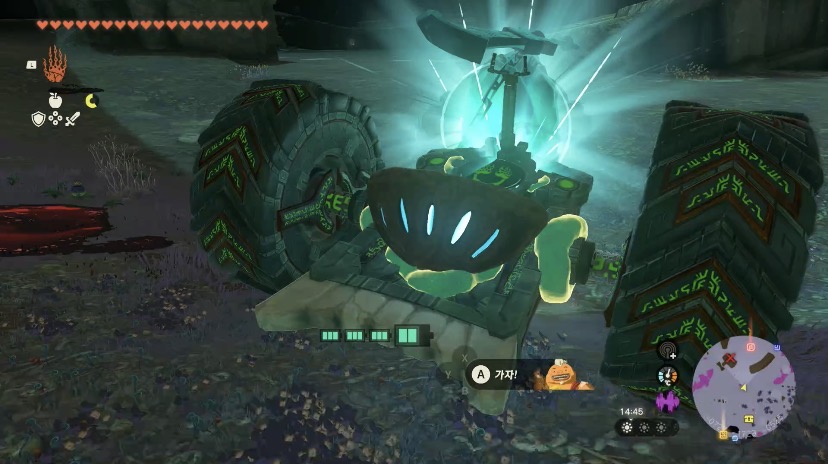Click the sensor signal icon beside minimap

(666, 351)
